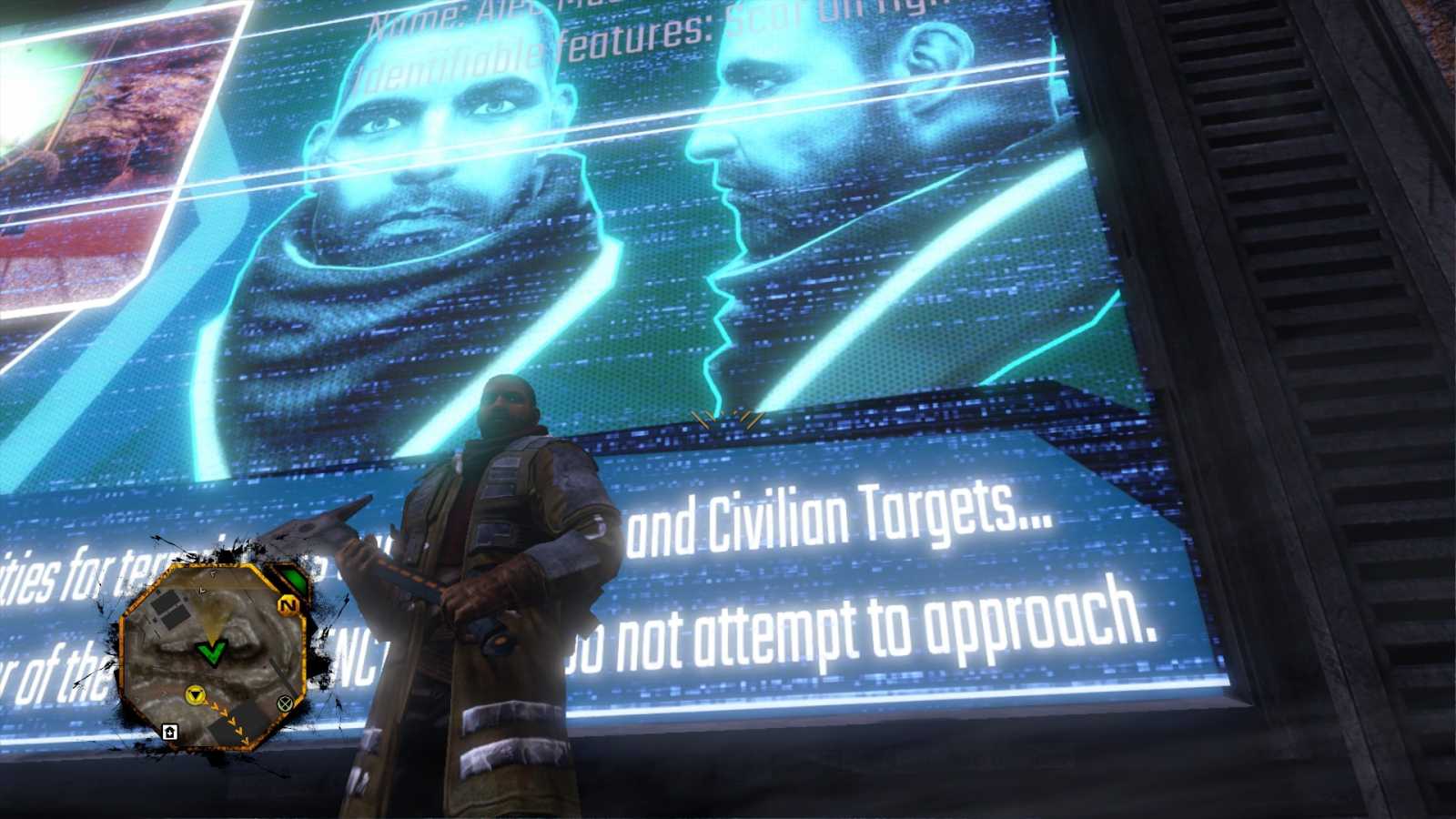Screen dimensions: 1456x819
Task: Select the circled X icon on the minimap edge
Action: (x=284, y=705)
